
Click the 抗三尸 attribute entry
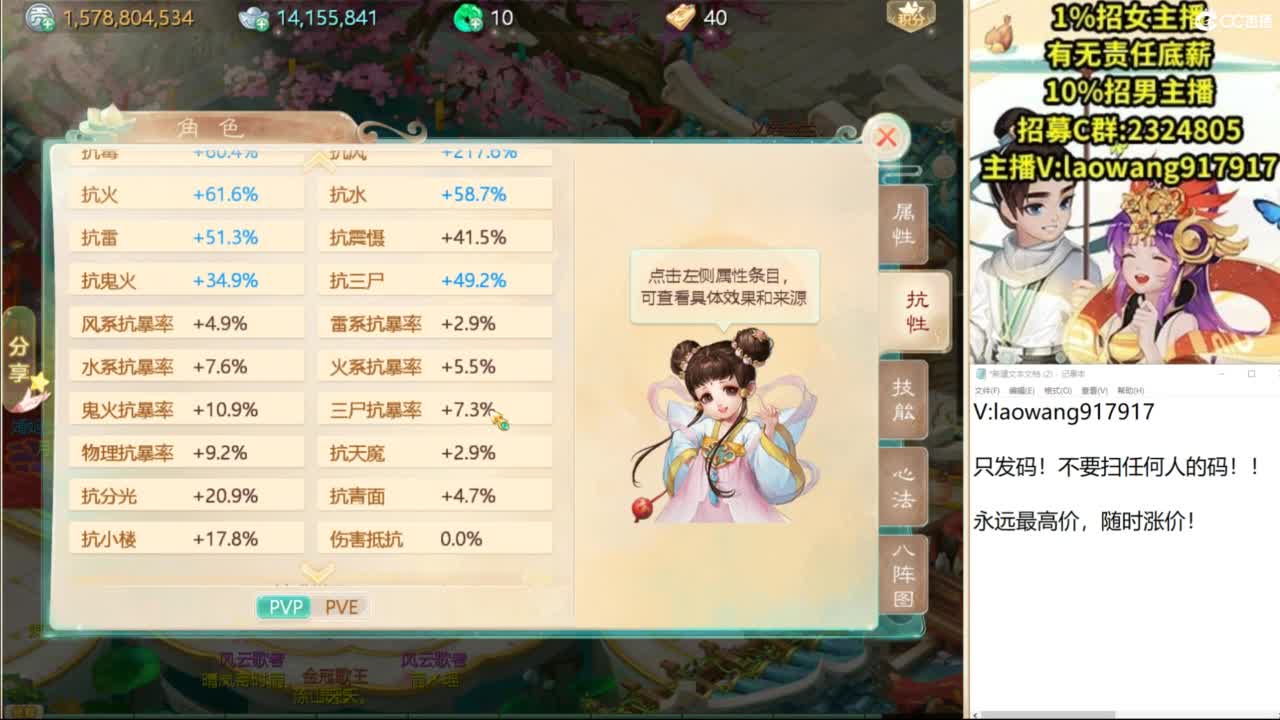click(x=434, y=279)
